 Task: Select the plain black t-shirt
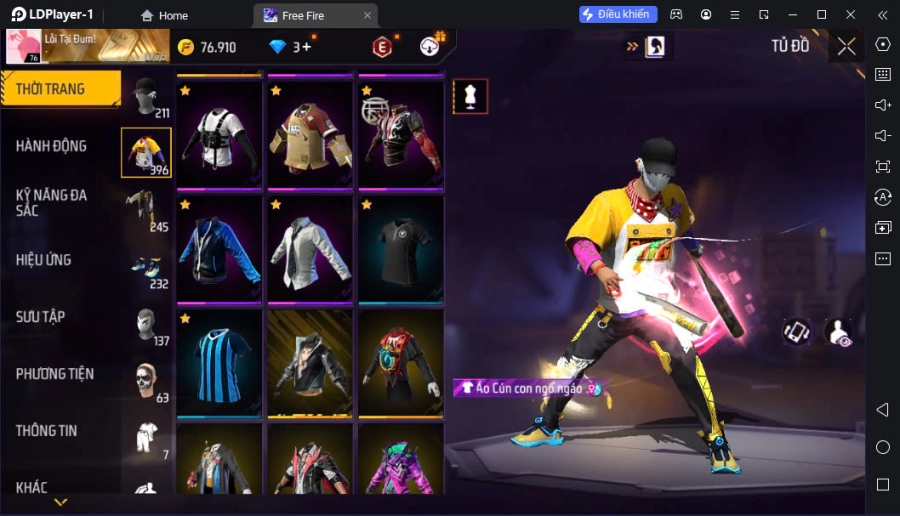coord(401,249)
